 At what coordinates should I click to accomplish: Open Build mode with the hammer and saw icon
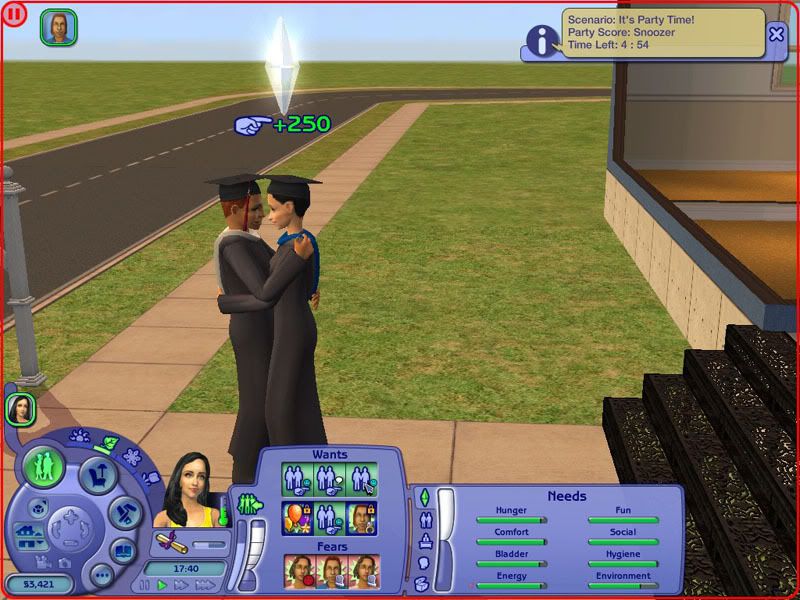tap(121, 515)
